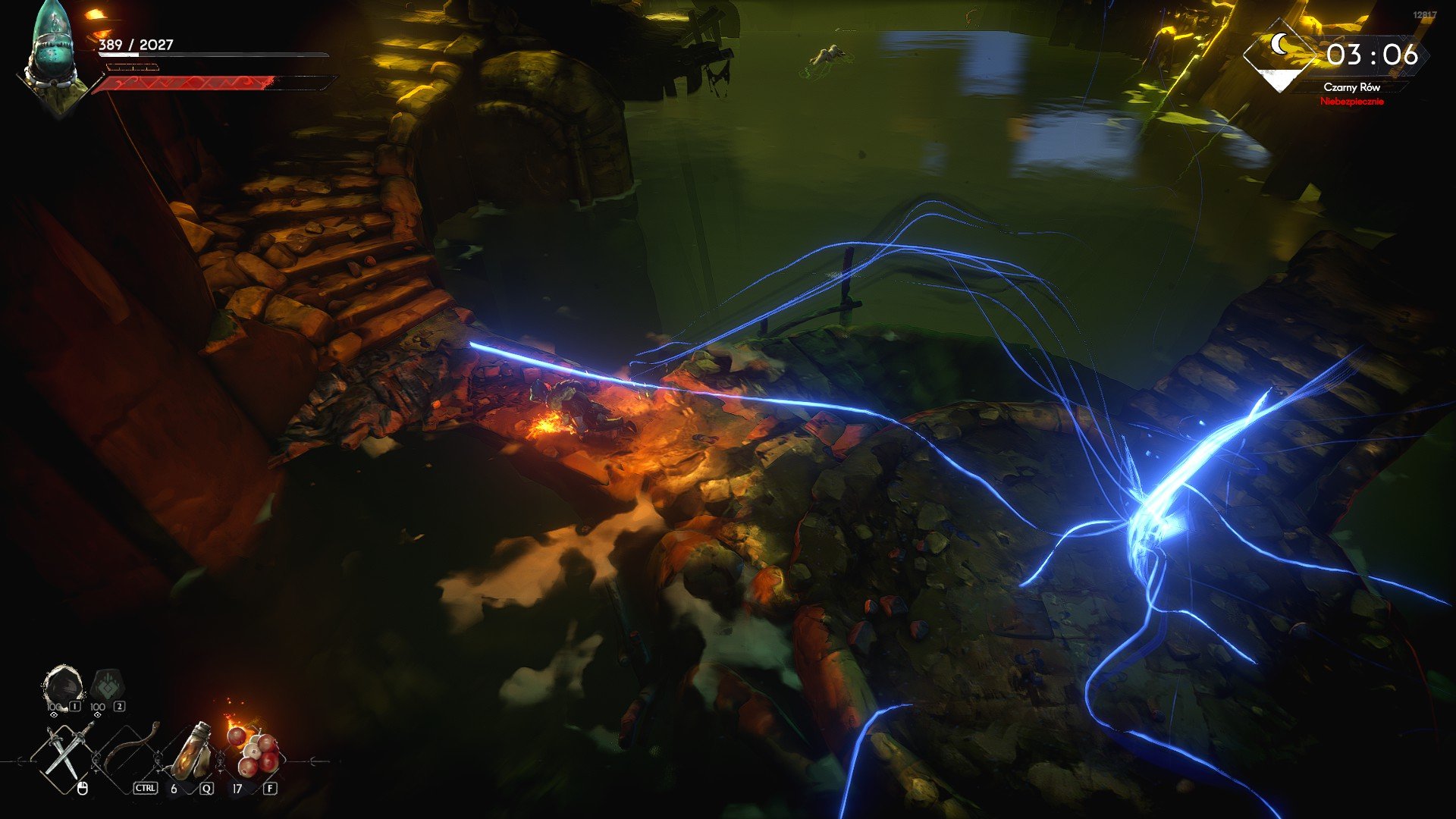1456x819 pixels.
Task: Click the helmeted character portrait
Action: tap(55, 57)
